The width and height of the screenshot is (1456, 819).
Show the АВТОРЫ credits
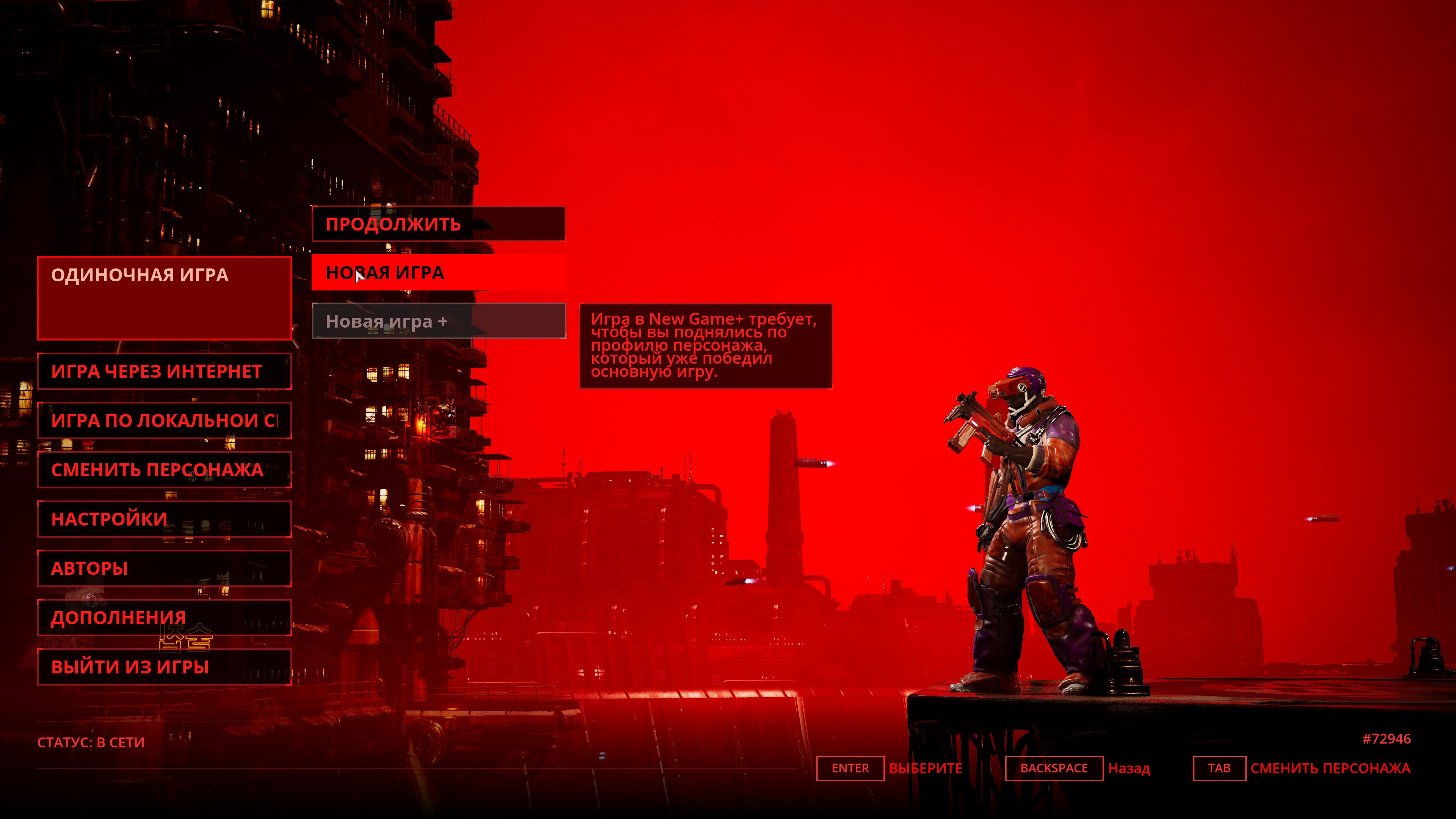164,568
